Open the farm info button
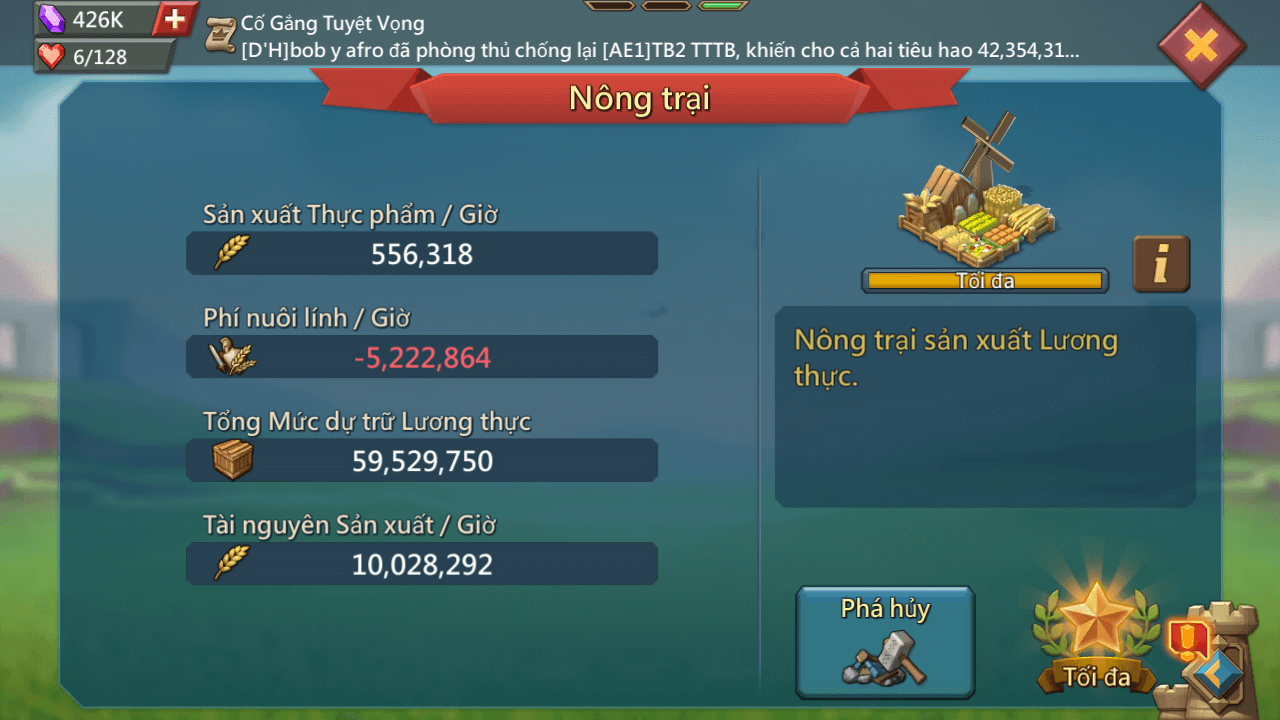 [1161, 264]
